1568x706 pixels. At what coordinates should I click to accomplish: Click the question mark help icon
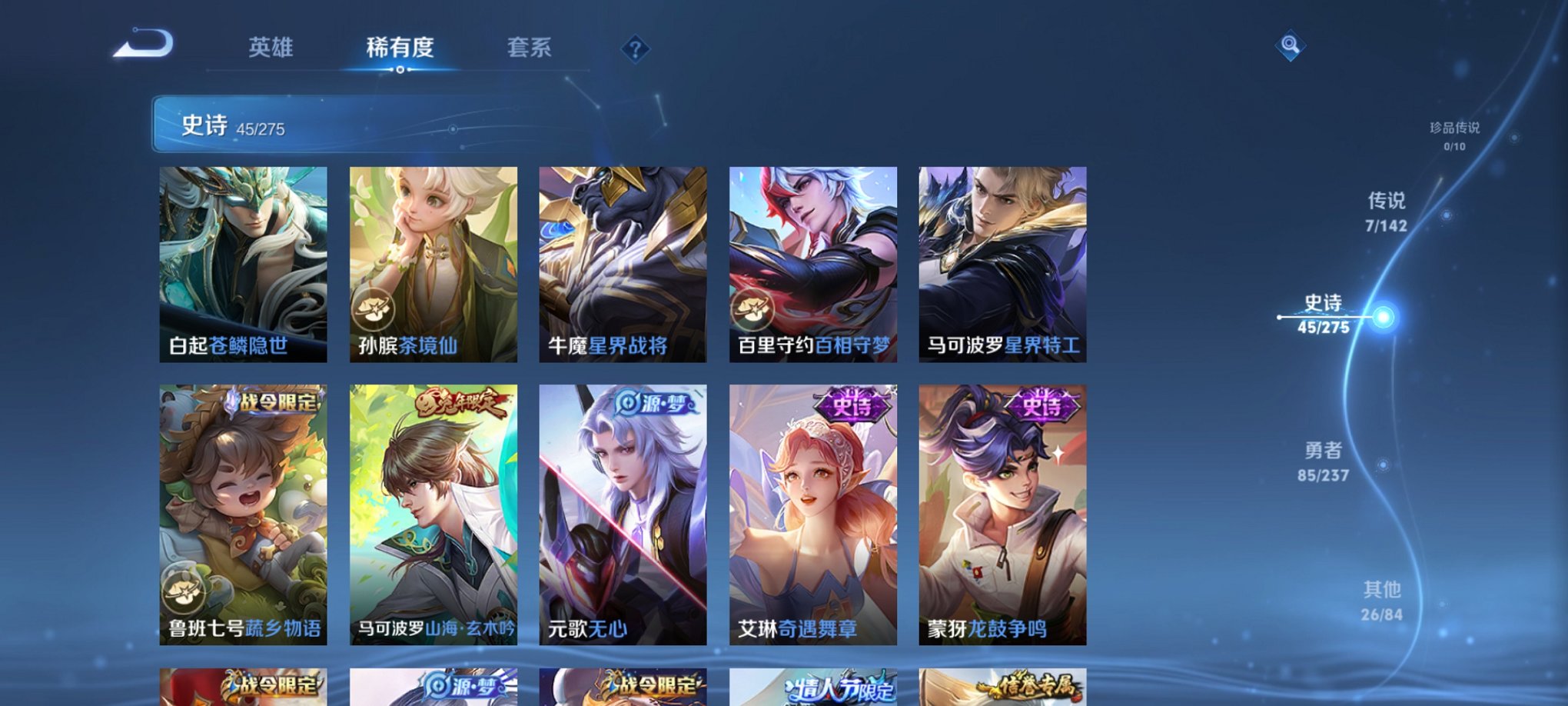[634, 49]
